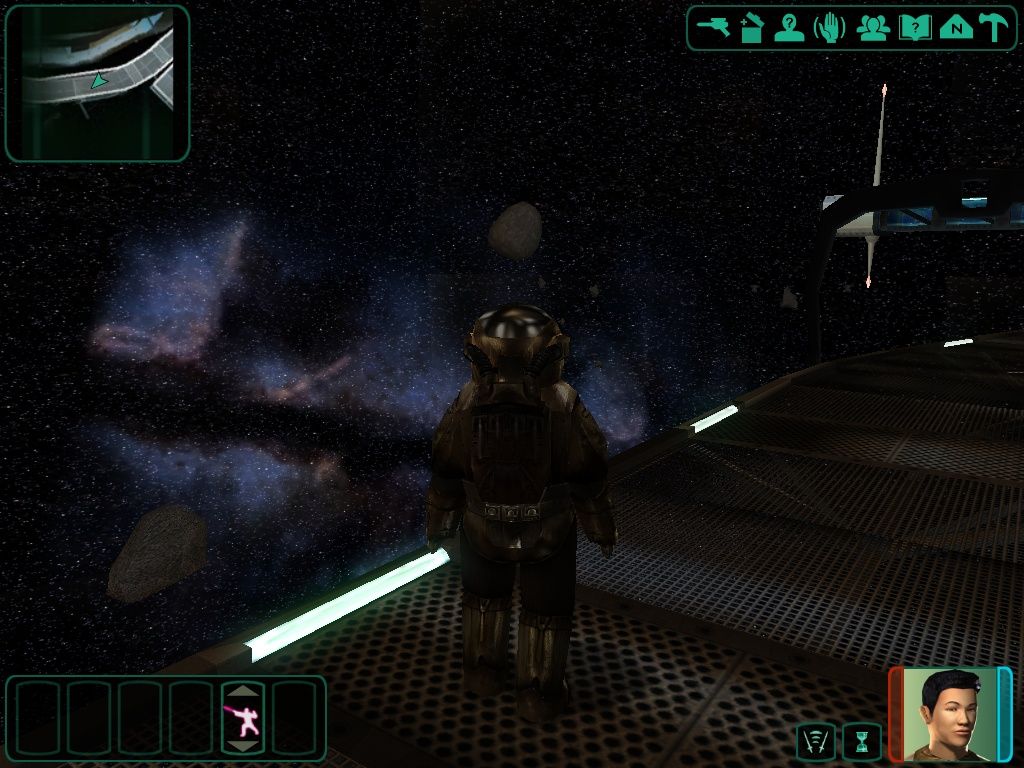Activate the pink lightsaber stance action slot

243,718
